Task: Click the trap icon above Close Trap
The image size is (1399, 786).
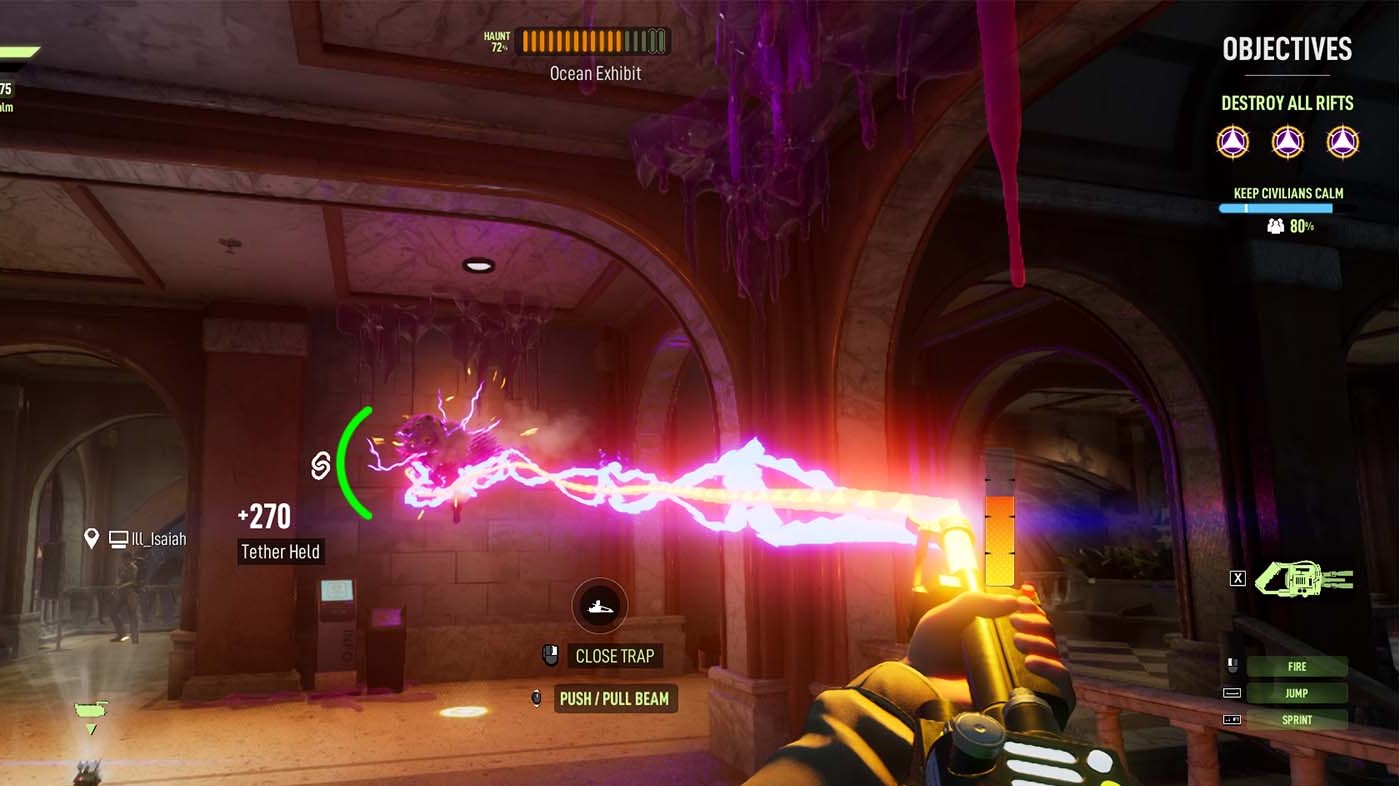Action: click(599, 605)
